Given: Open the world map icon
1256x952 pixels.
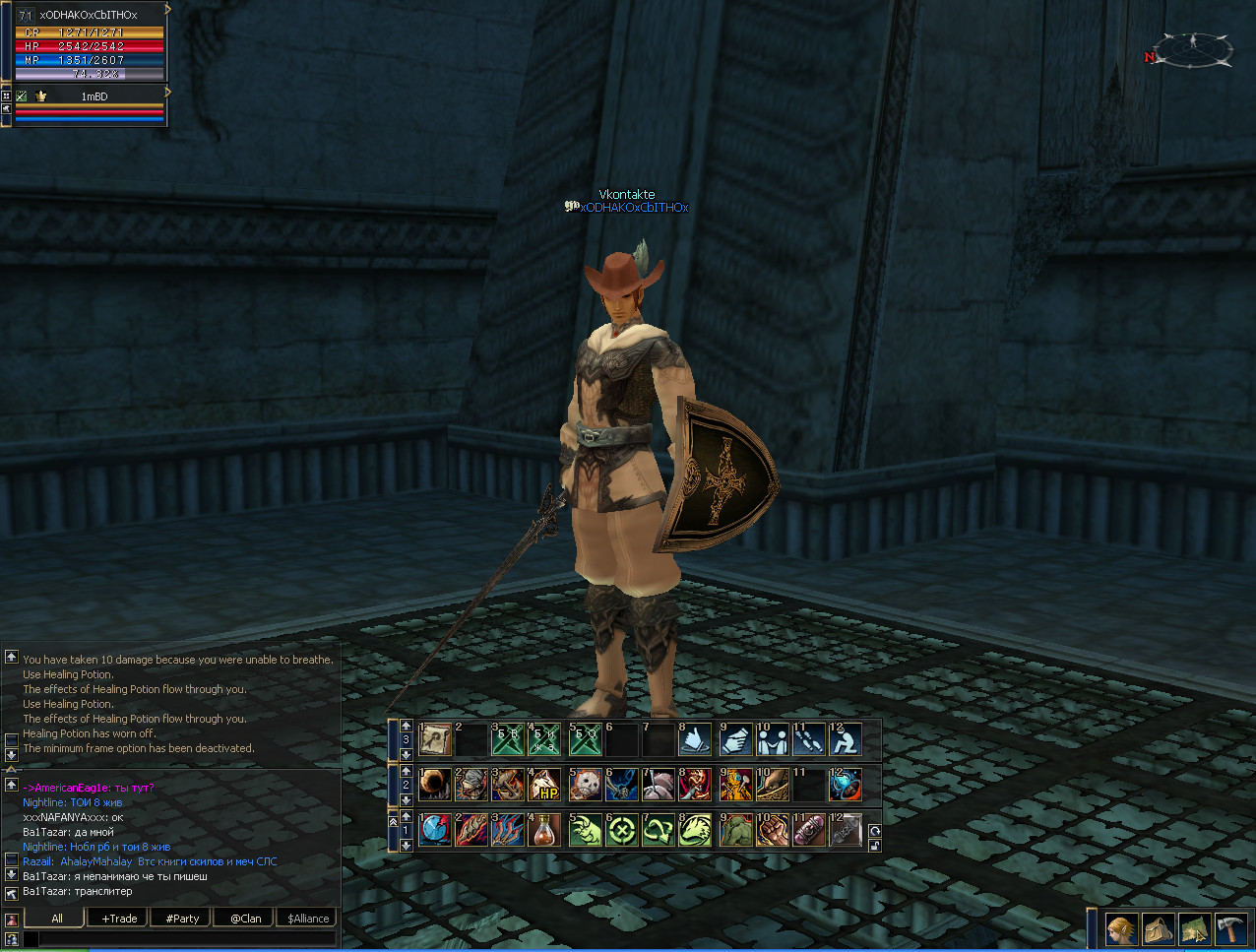Looking at the screenshot, I should [x=1195, y=929].
